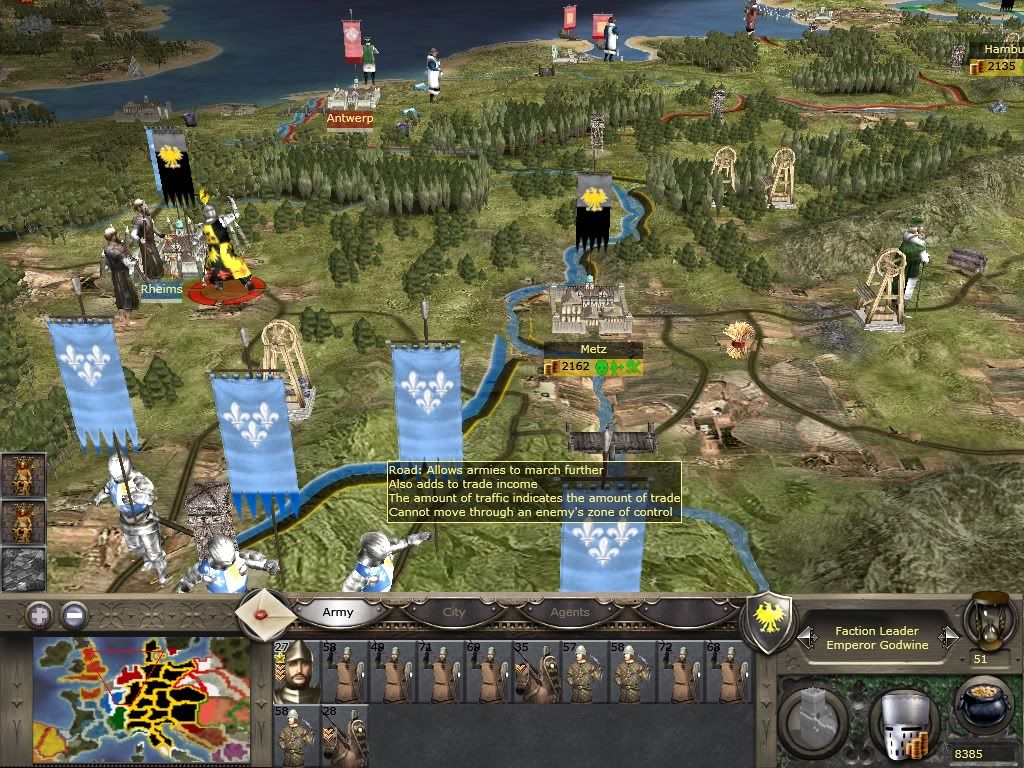This screenshot has width=1024, height=768.
Task: Pick the cavalry unit card numbered 28
Action: (344, 735)
